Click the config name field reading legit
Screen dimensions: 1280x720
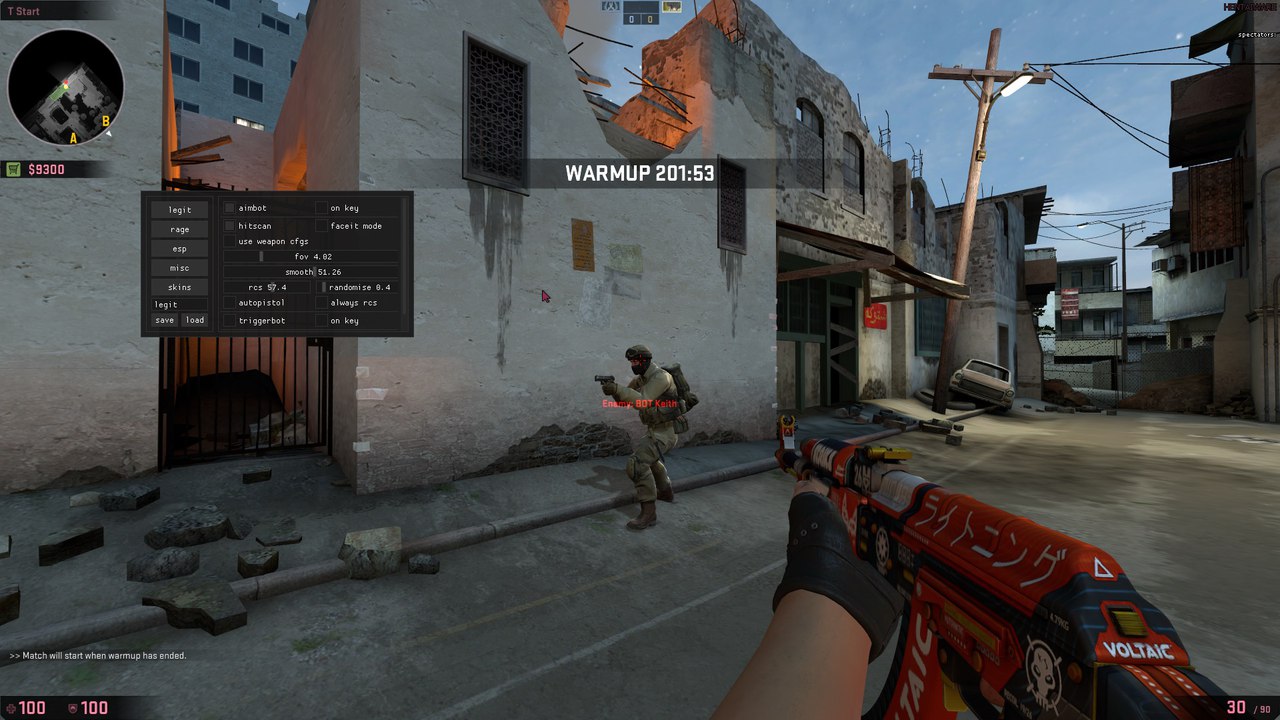pyautogui.click(x=180, y=304)
